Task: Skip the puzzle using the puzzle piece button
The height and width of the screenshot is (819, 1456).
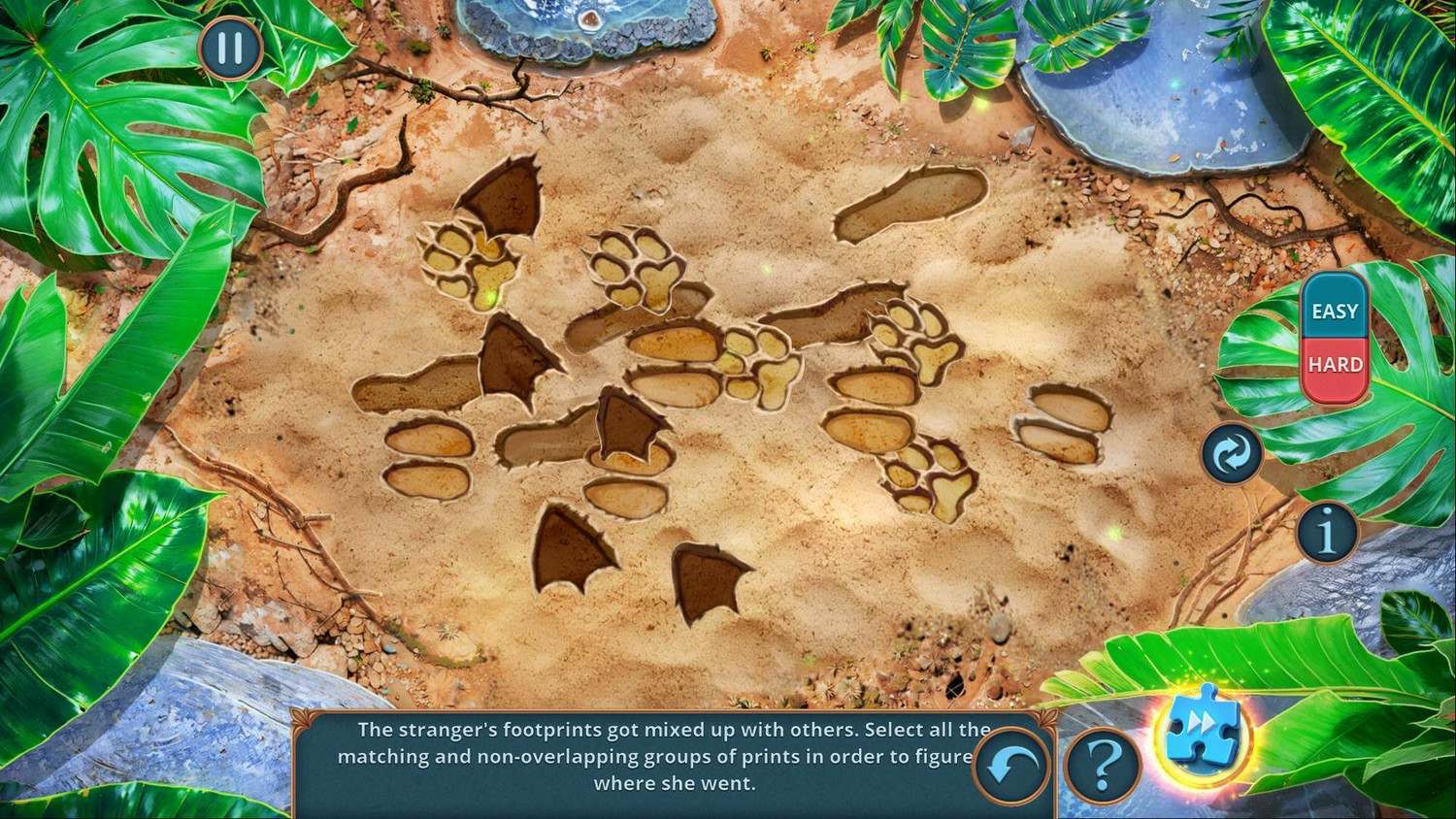Action: pyautogui.click(x=1201, y=735)
